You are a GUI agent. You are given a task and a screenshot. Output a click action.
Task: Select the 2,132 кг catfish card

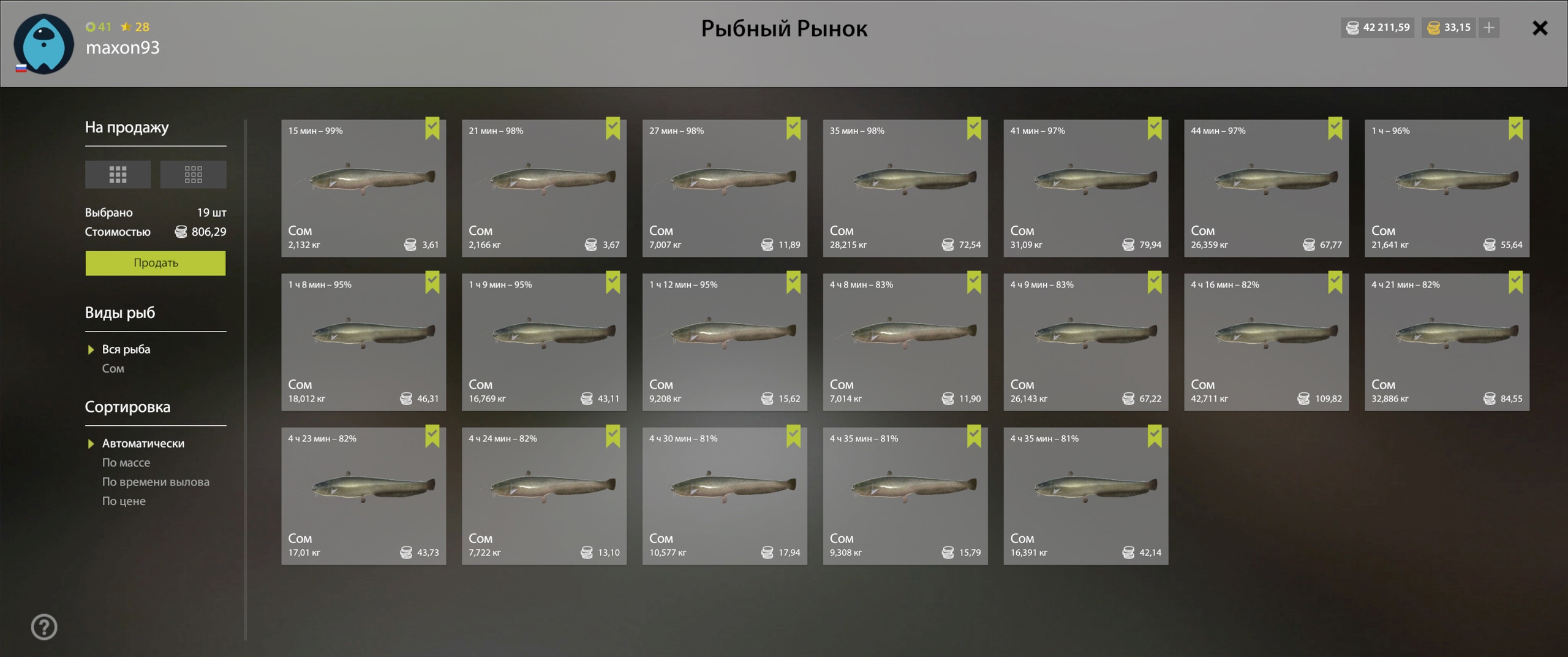click(363, 188)
